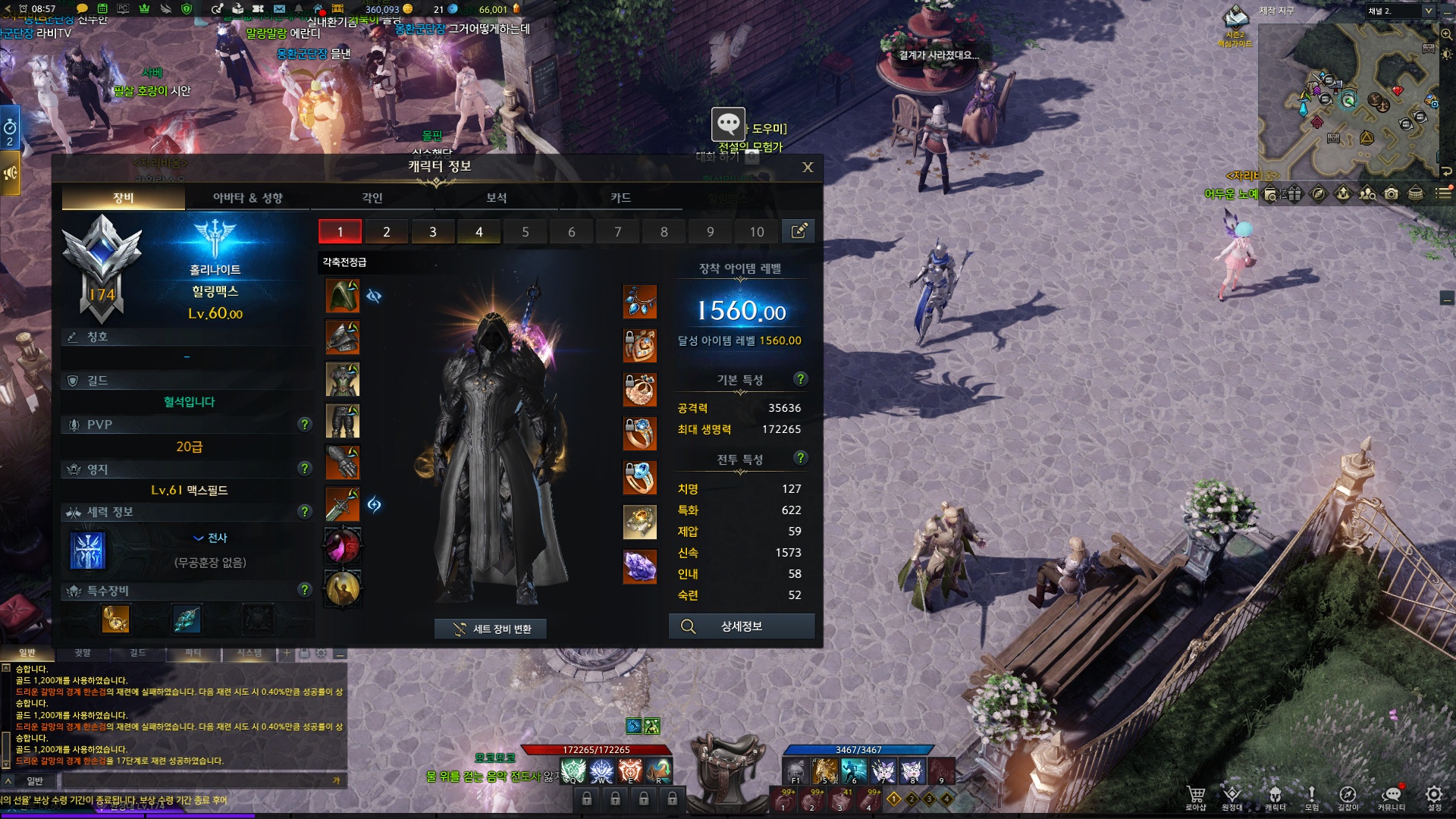Select equipment preset 2

point(387,232)
